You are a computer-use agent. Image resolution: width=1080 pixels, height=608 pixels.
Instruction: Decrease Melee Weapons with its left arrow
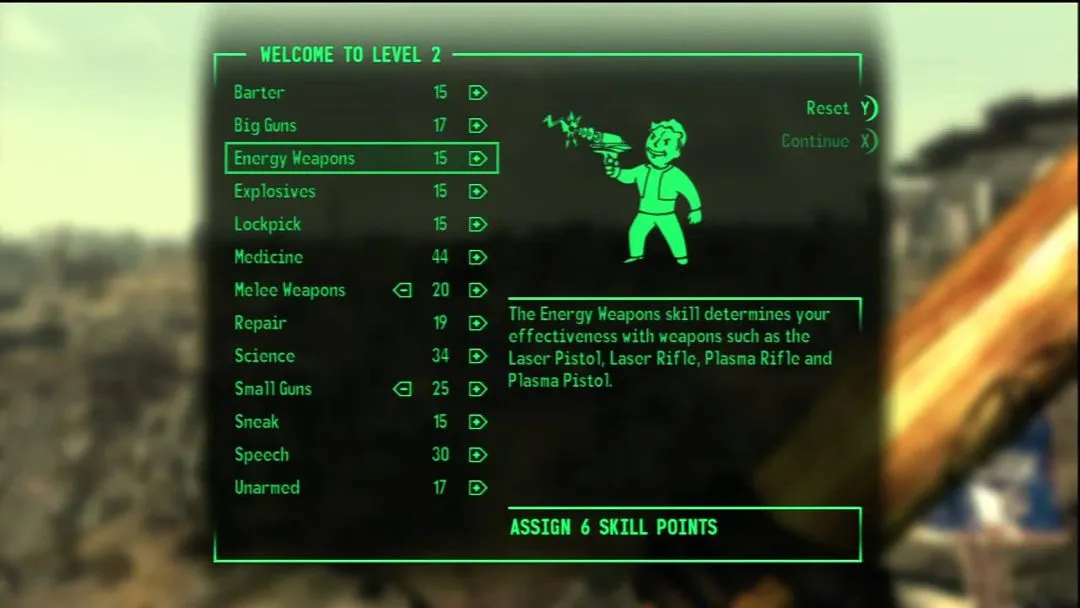click(x=402, y=290)
